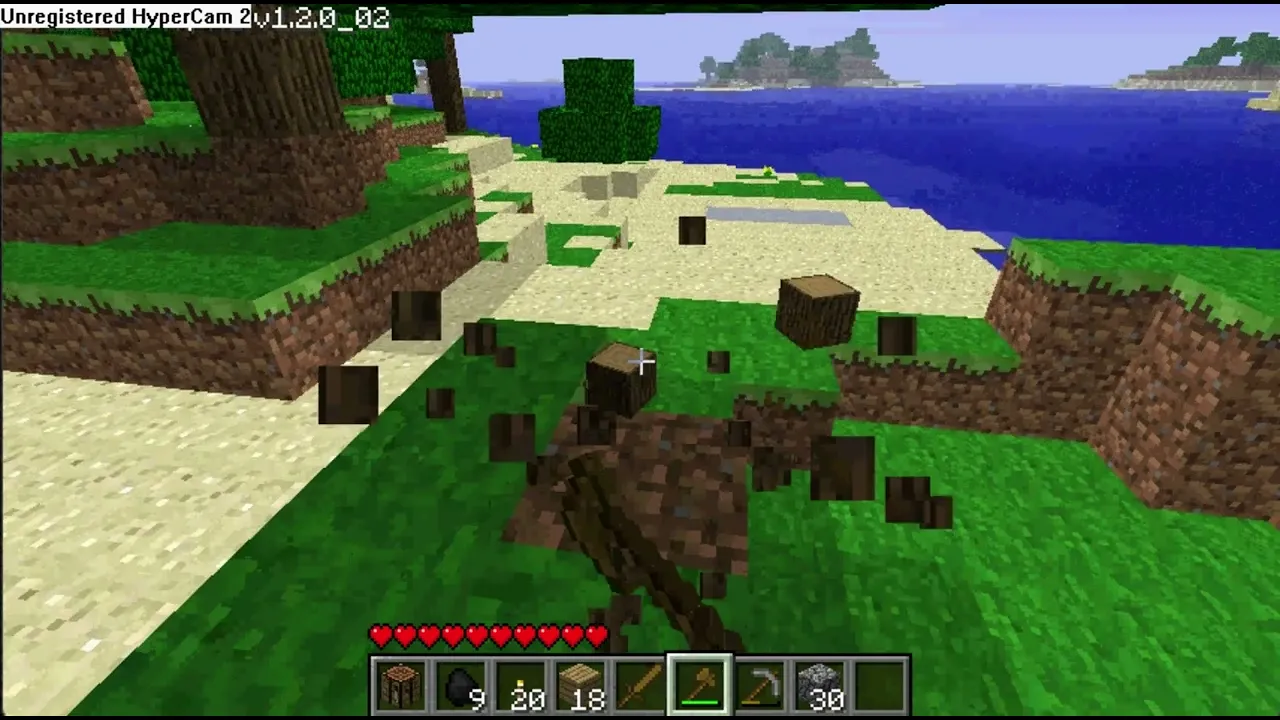Pick the wooden planks hotbar slot
The image size is (1280, 720).
pyautogui.click(x=581, y=686)
